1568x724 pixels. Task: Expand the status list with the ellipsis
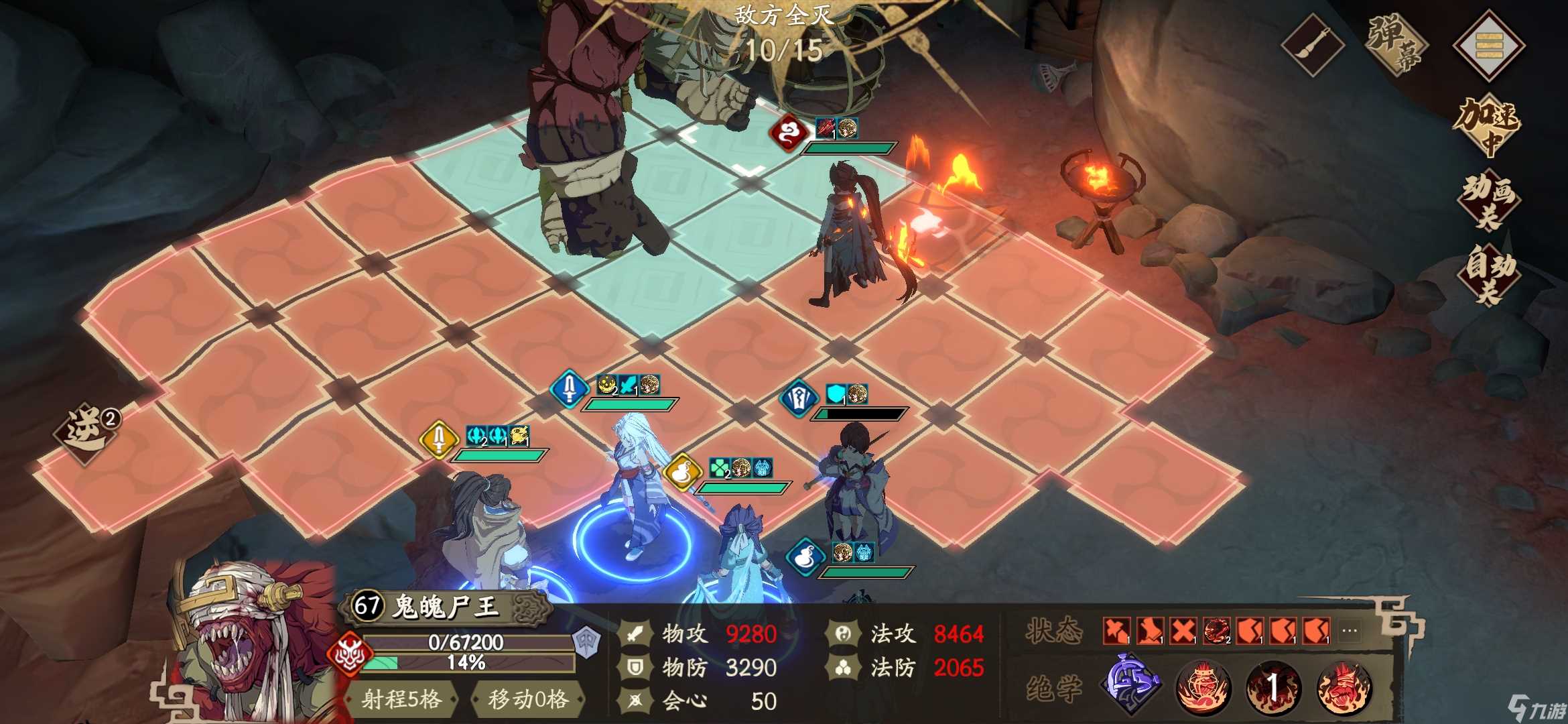pyautogui.click(x=1350, y=631)
